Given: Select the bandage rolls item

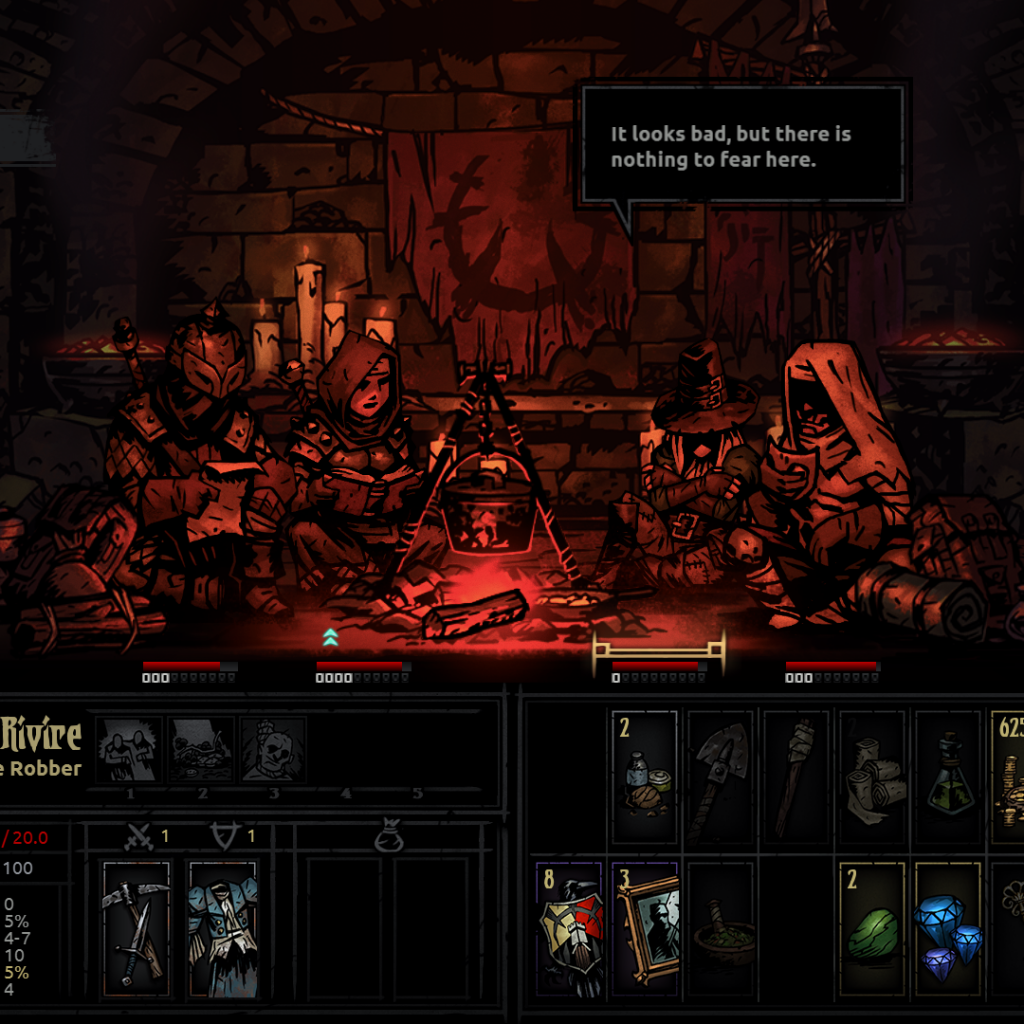Looking at the screenshot, I should coord(872,777).
